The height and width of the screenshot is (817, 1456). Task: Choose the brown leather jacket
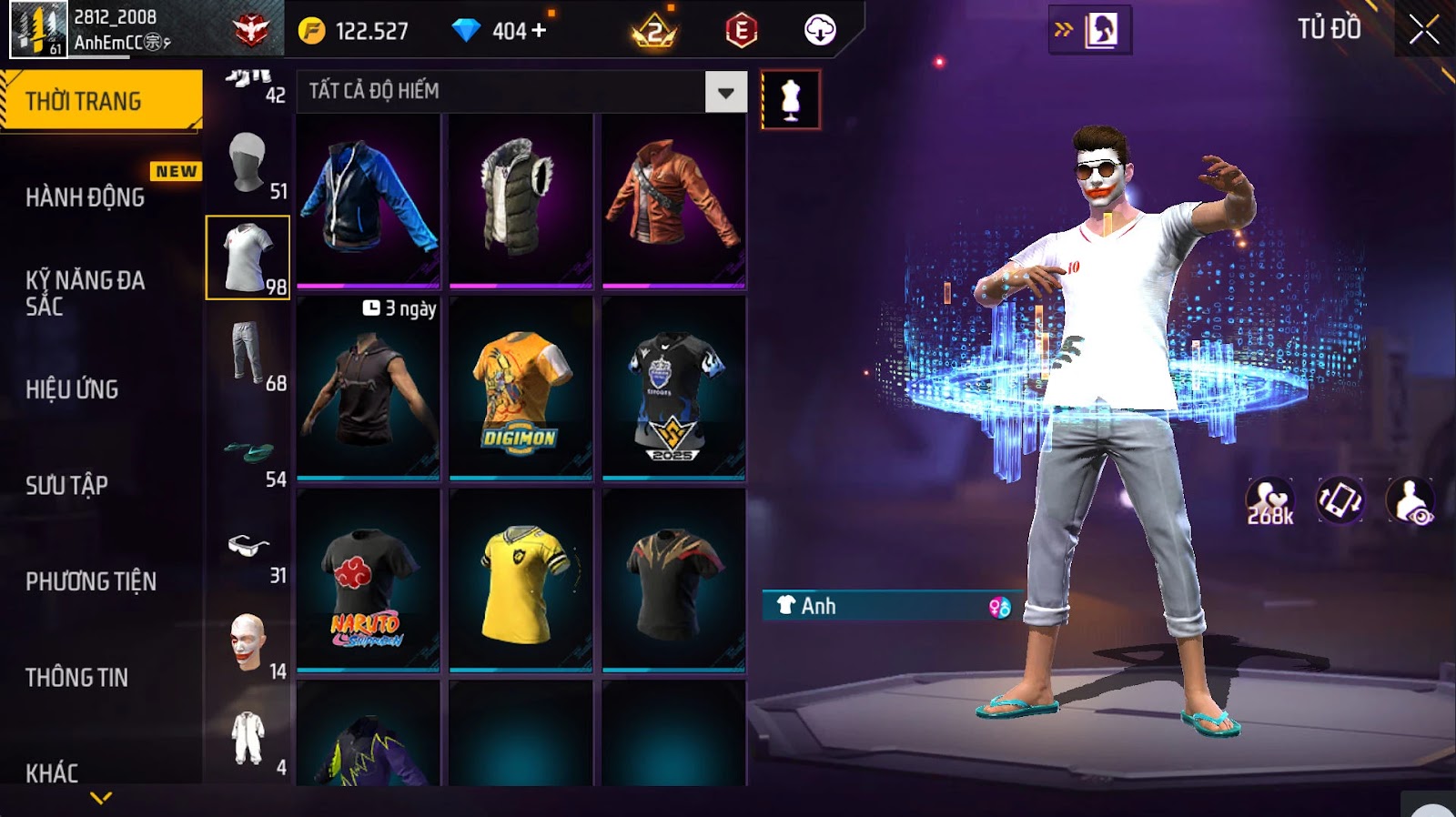click(673, 200)
